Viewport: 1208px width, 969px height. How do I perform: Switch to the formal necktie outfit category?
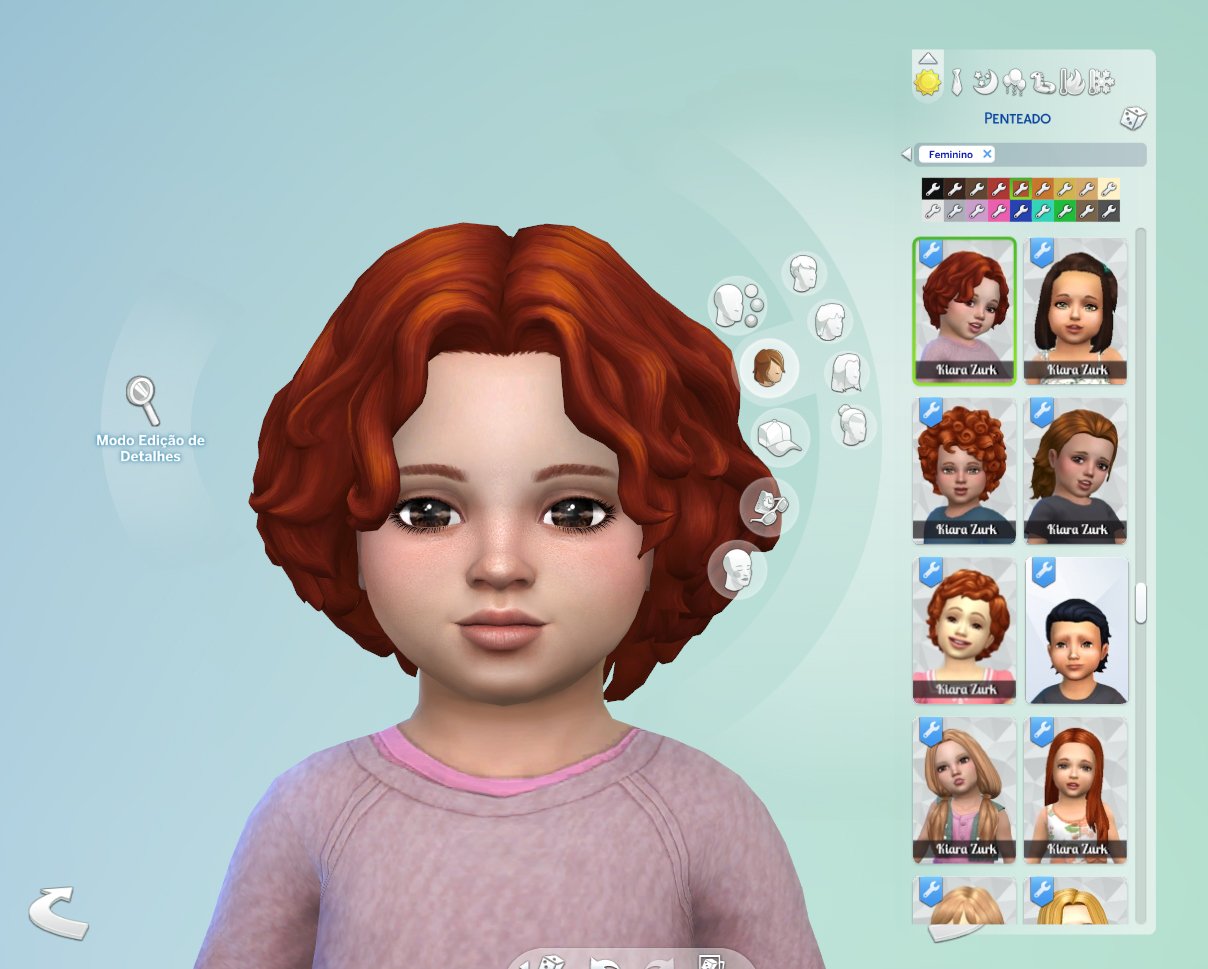(957, 82)
